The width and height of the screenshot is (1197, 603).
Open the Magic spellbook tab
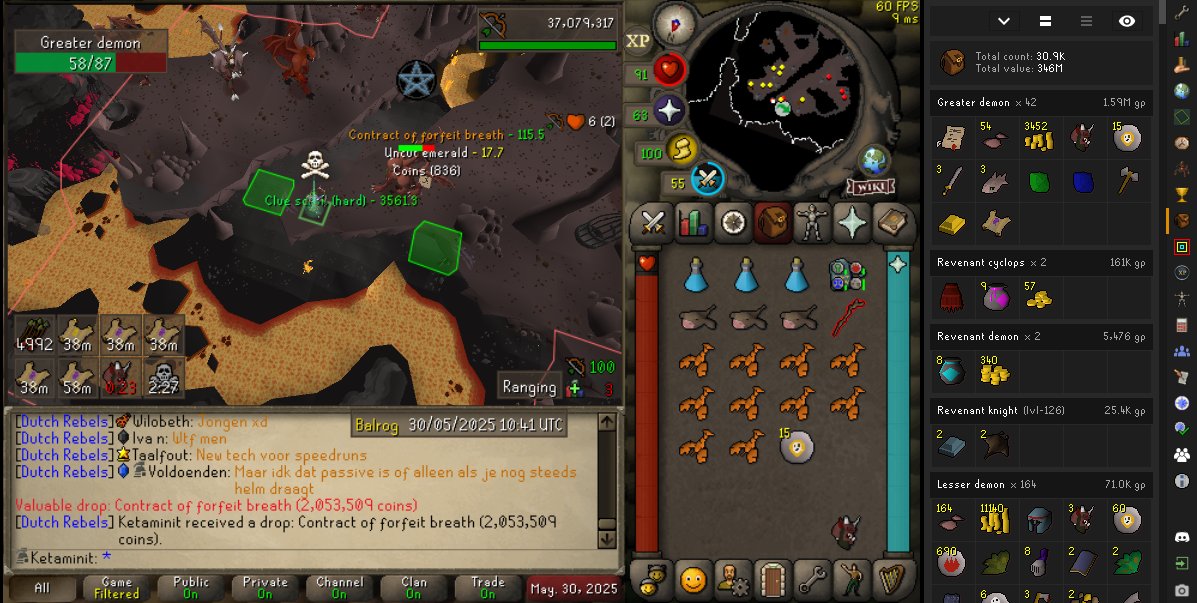[890, 222]
